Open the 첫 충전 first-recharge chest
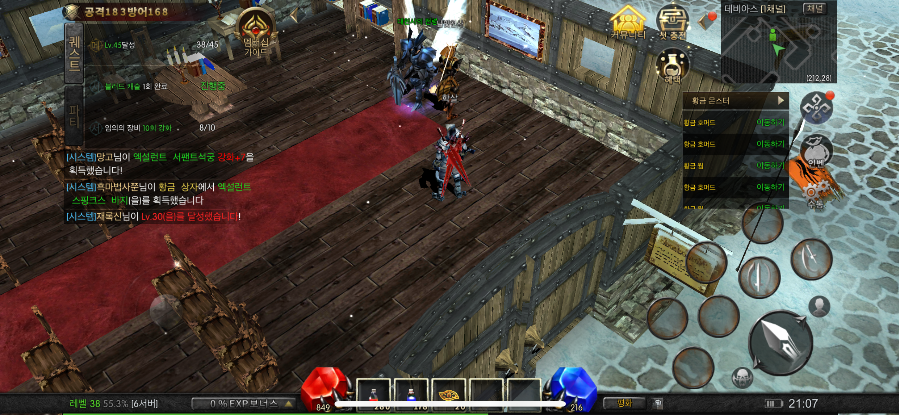The height and width of the screenshot is (415, 899). click(x=671, y=22)
